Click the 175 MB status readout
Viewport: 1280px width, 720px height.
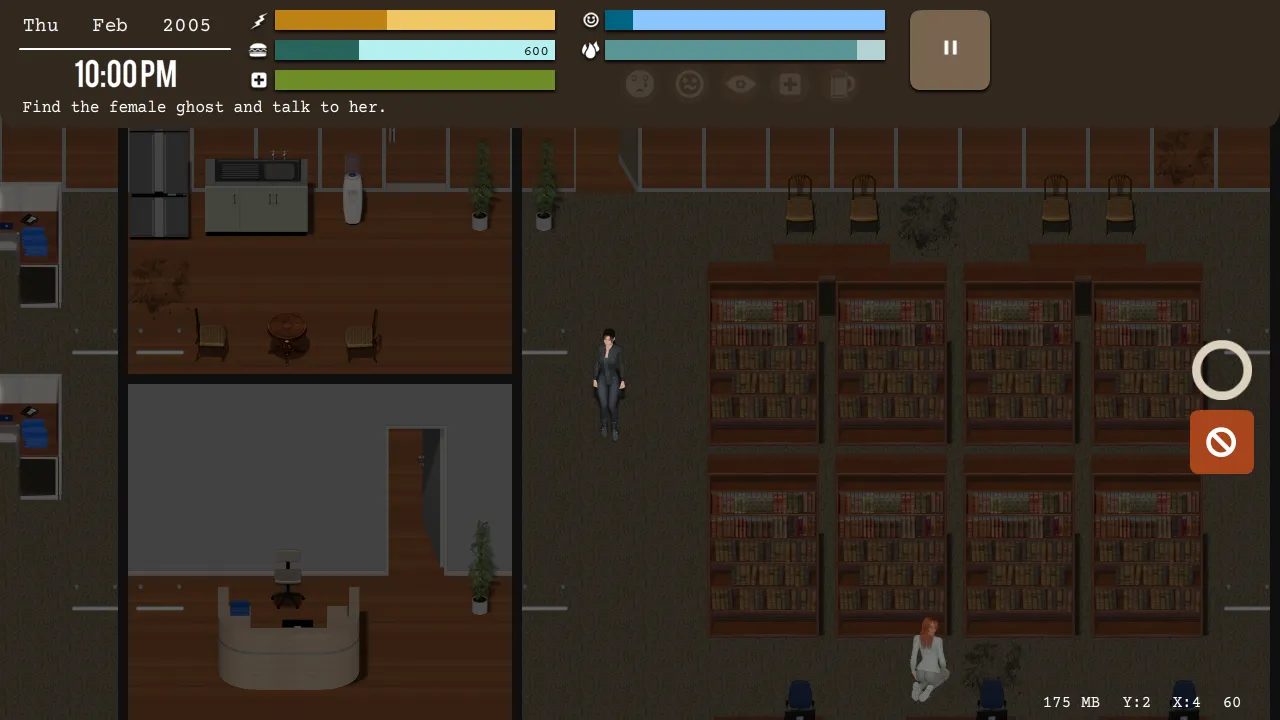[x=1071, y=702]
